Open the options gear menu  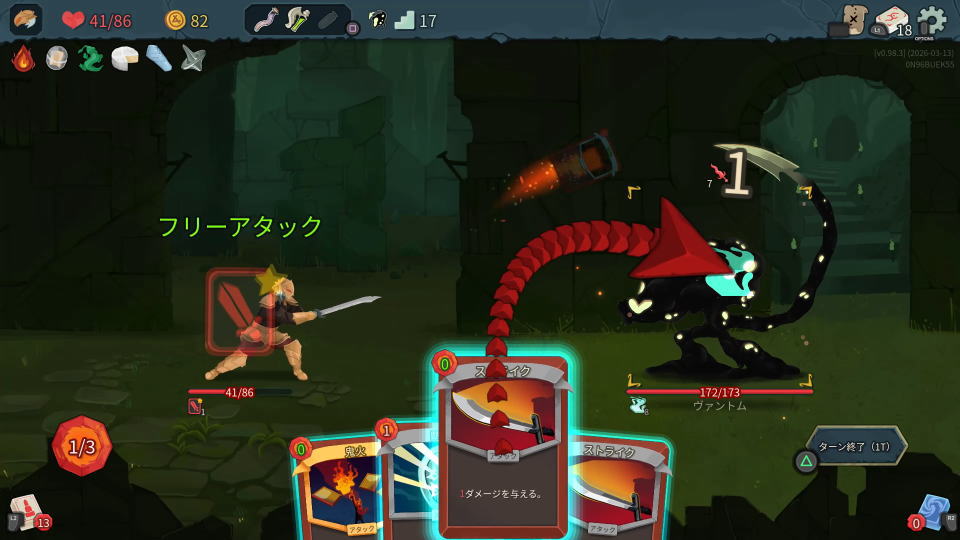click(x=932, y=20)
